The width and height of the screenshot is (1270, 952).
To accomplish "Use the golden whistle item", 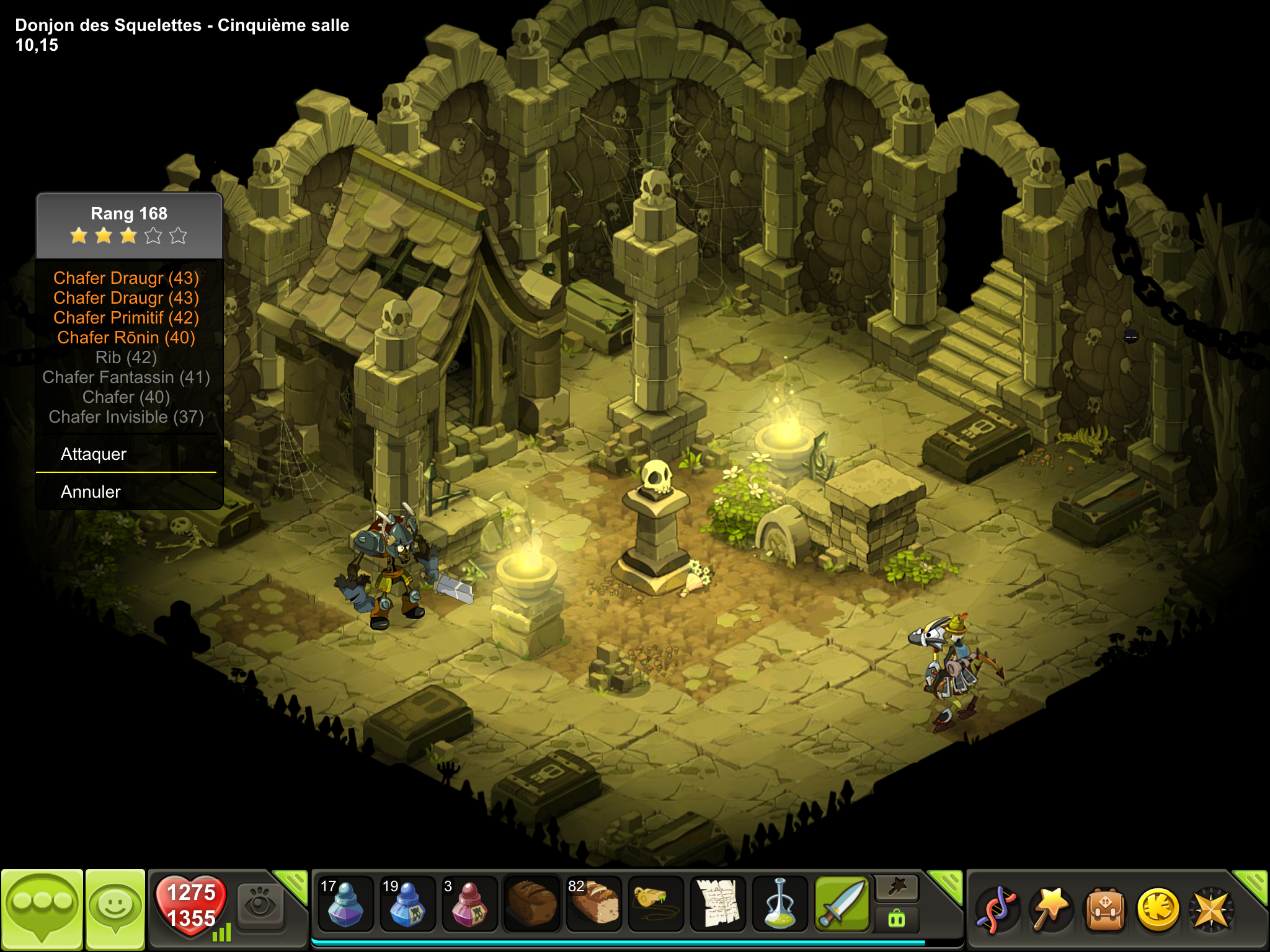I will [655, 904].
